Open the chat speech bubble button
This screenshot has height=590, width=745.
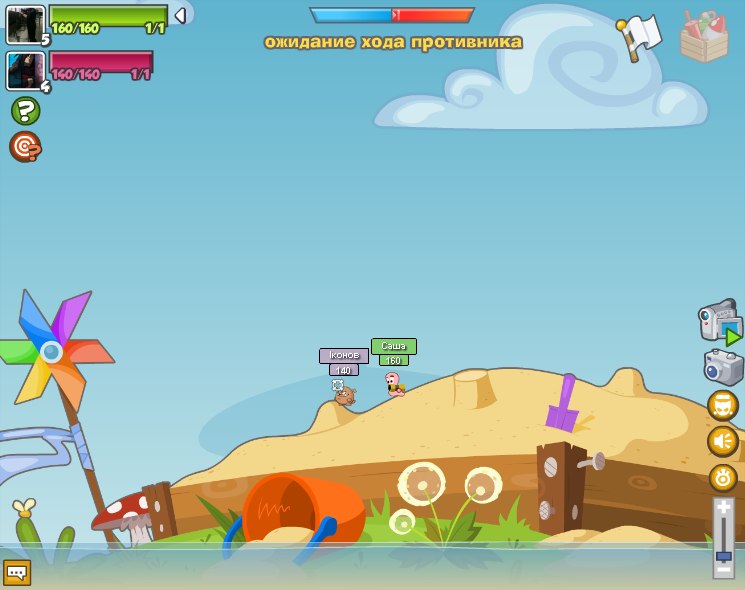17,572
